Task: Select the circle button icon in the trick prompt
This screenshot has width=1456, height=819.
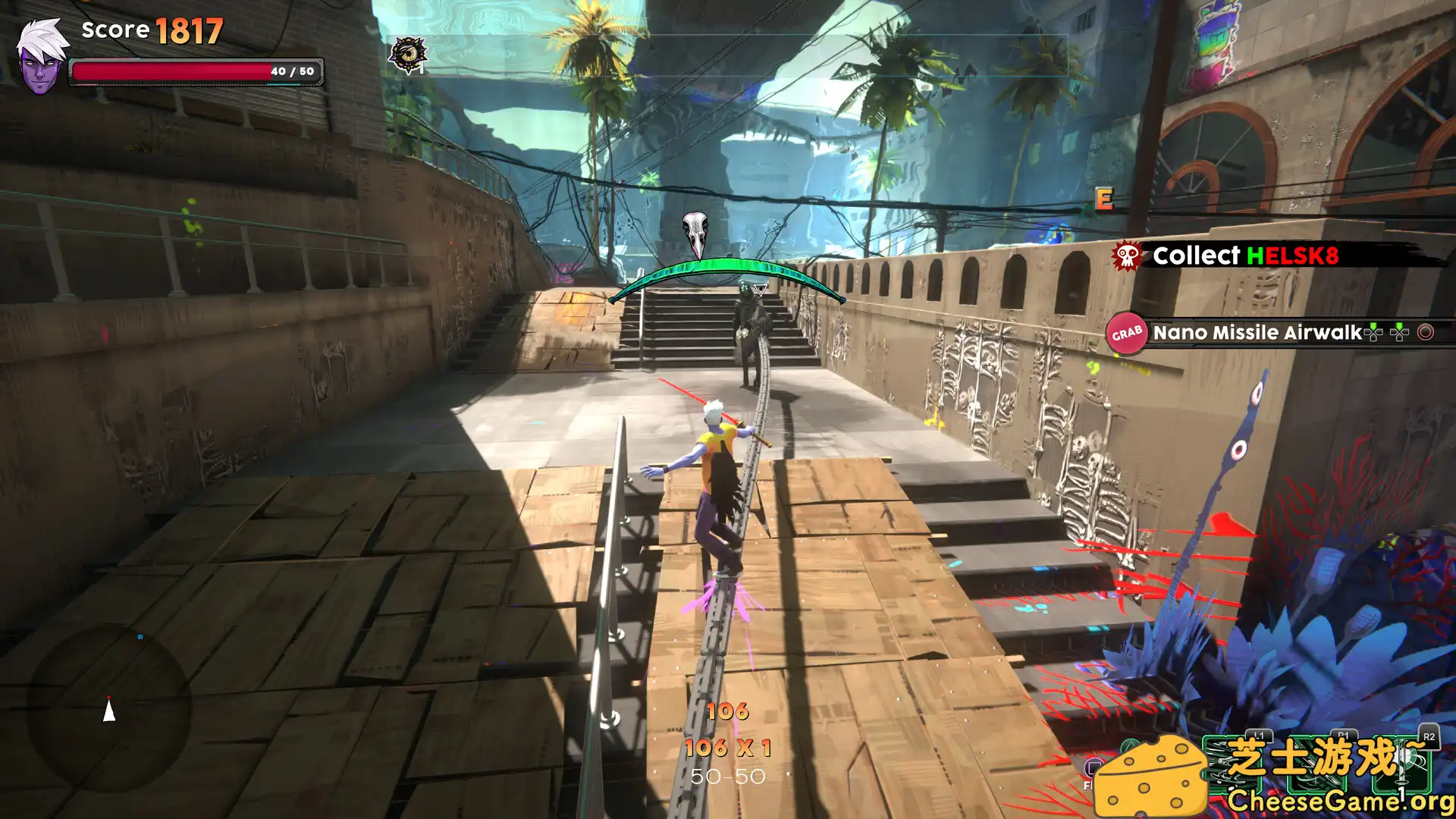Action: tap(1426, 332)
